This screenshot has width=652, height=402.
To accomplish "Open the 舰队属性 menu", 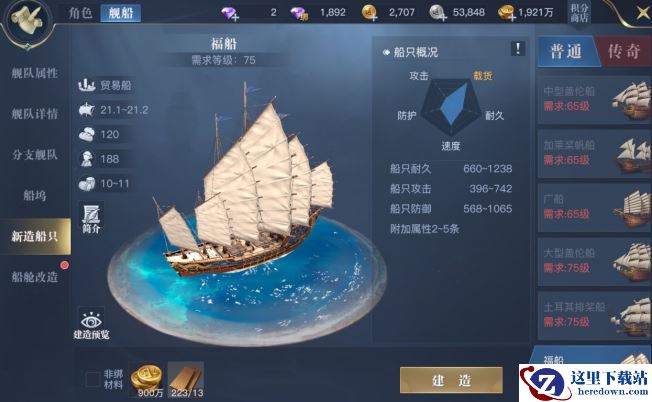I will point(35,74).
